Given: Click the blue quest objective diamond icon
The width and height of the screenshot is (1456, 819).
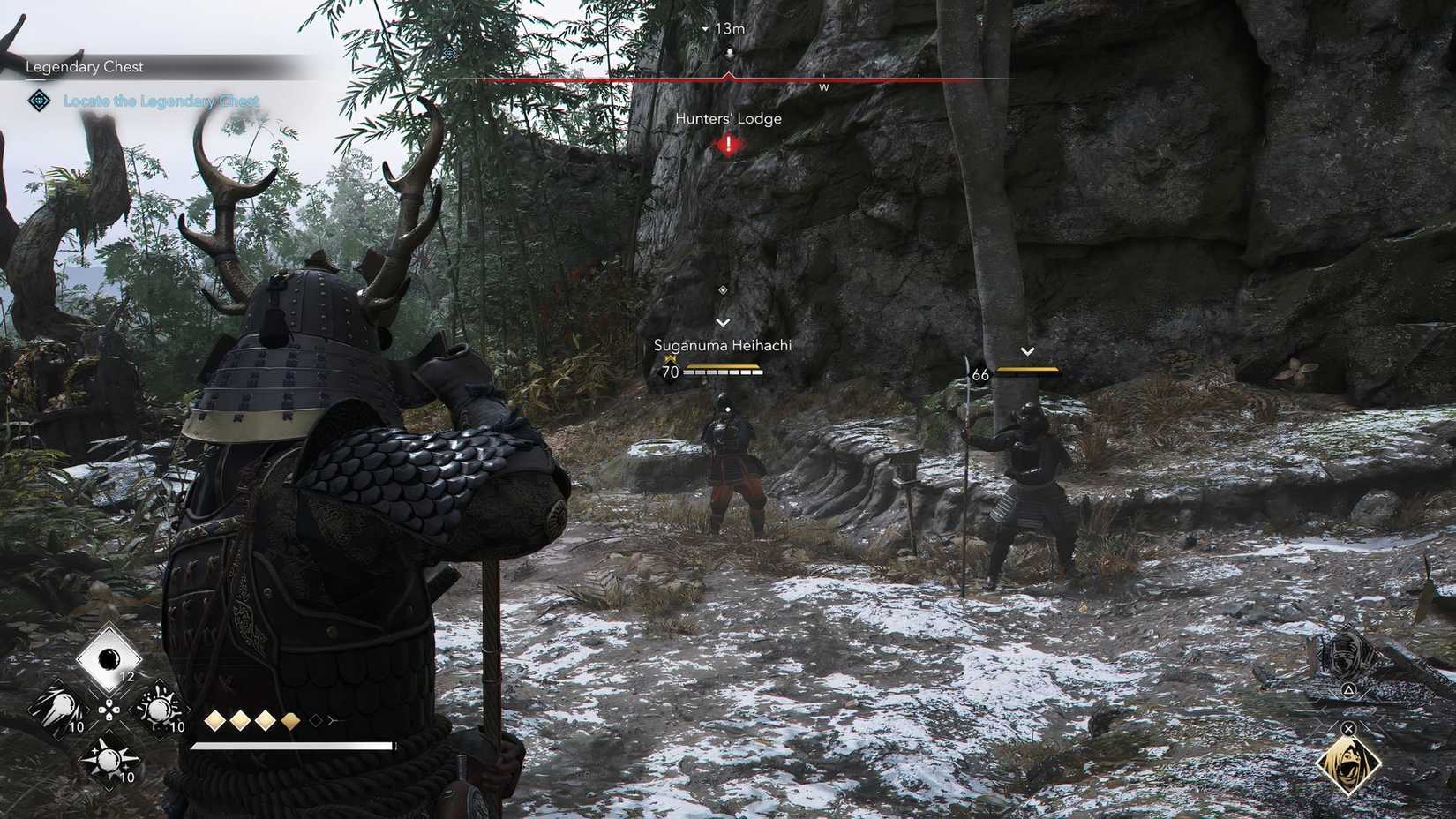Looking at the screenshot, I should pos(37,101).
